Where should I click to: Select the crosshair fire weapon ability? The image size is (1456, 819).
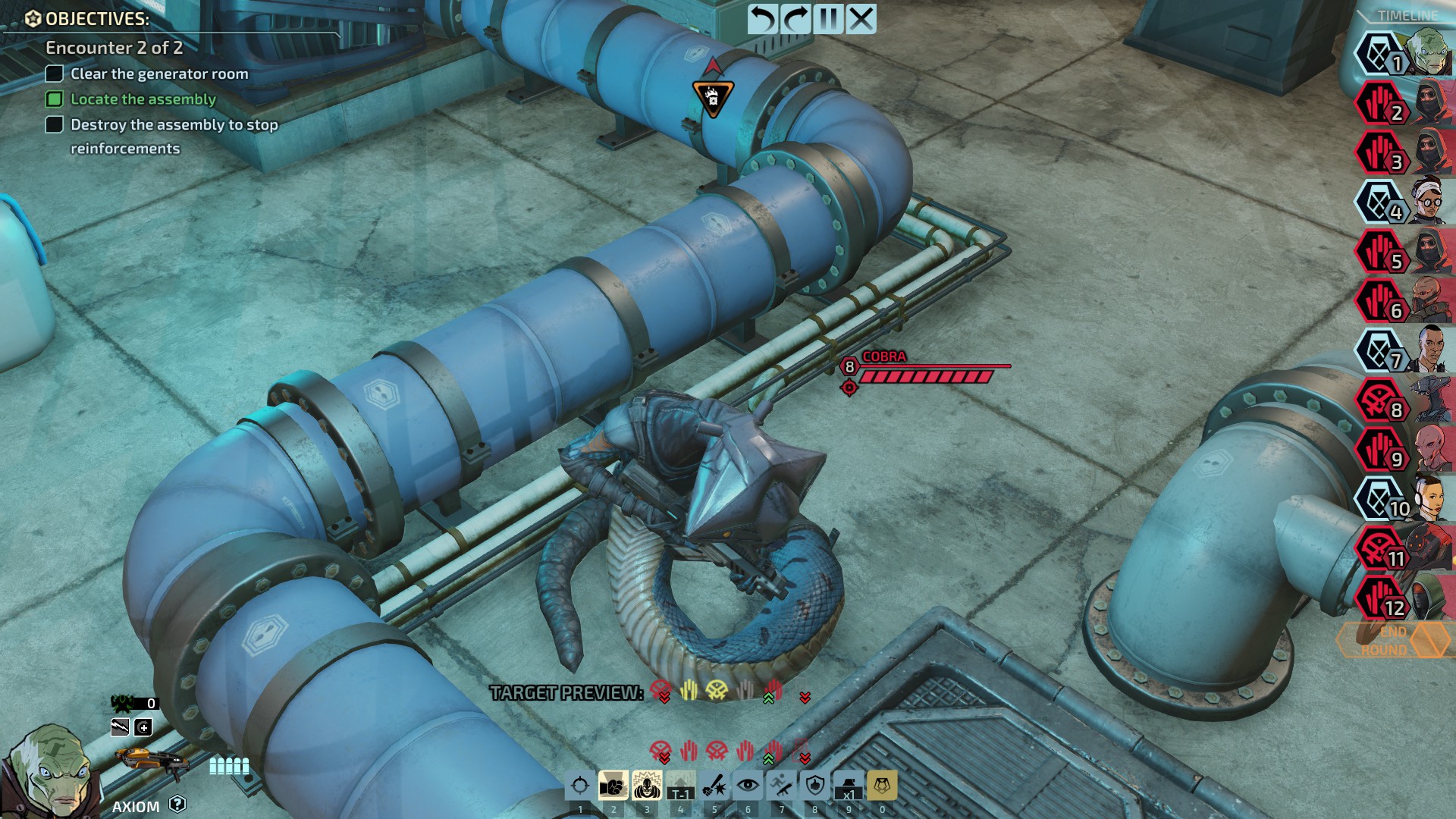tap(580, 786)
